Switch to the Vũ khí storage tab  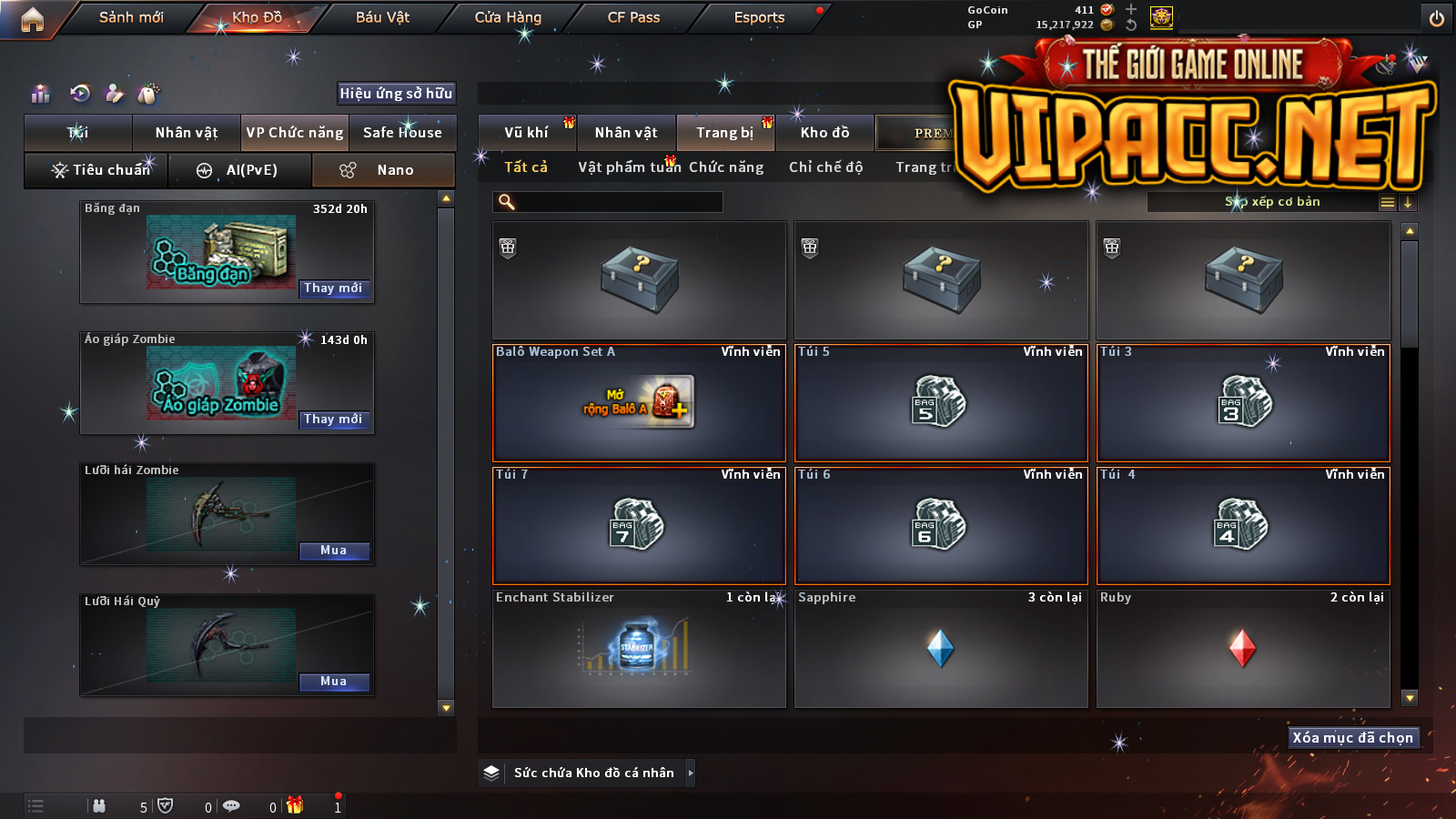coord(526,133)
